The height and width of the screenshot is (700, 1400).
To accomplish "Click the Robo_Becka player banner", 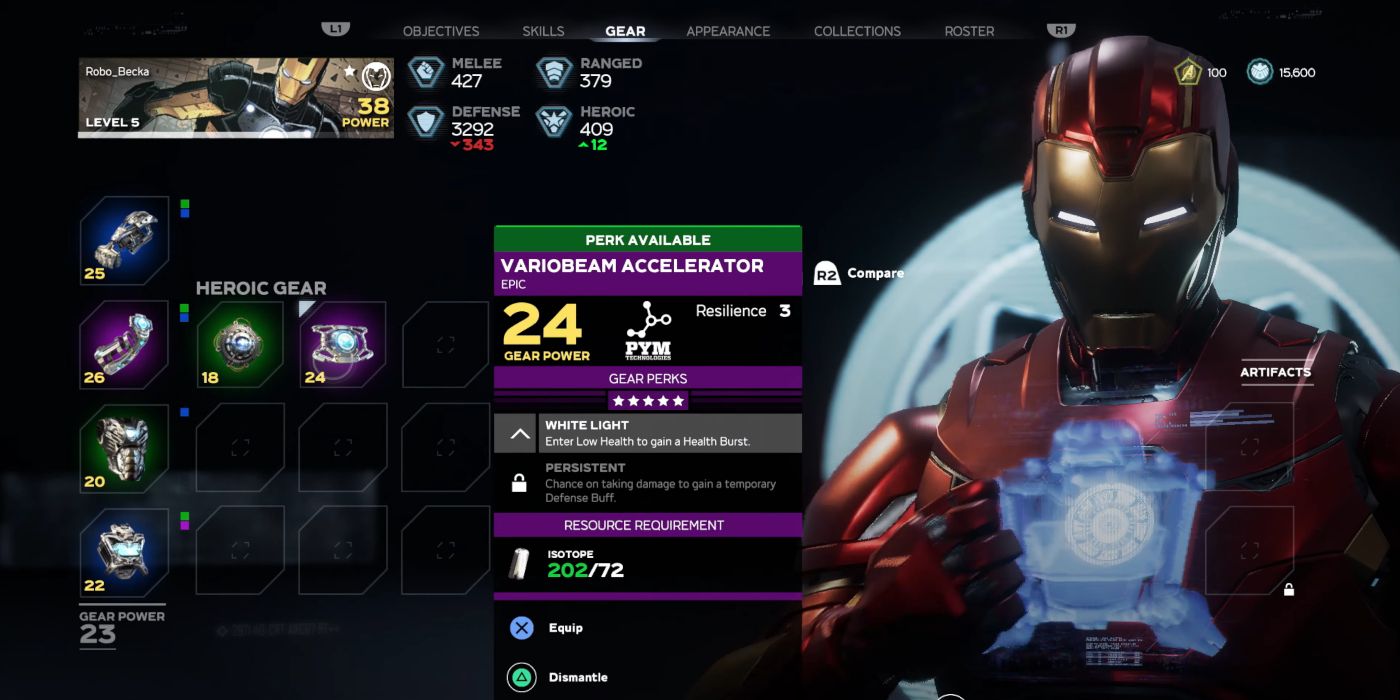I will click(x=236, y=97).
